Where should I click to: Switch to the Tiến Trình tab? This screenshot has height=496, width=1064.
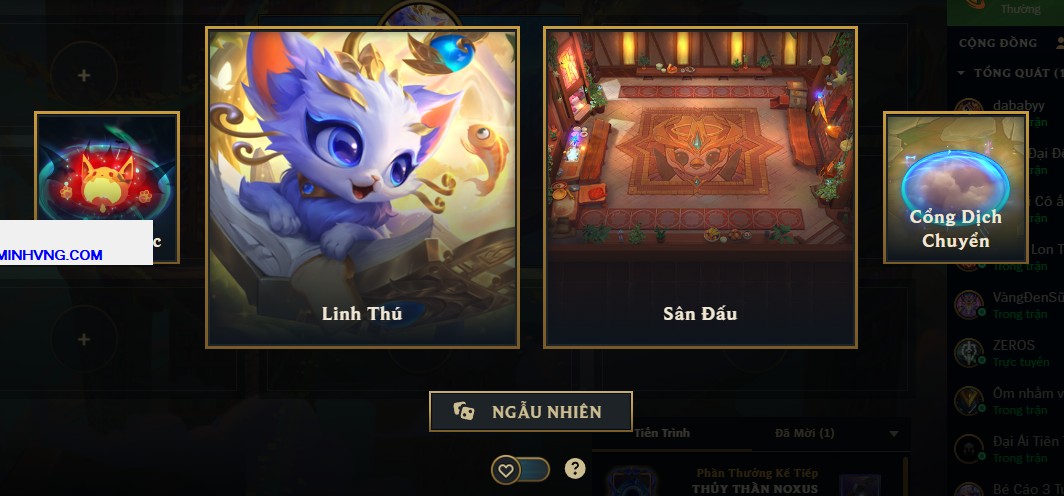pos(661,433)
